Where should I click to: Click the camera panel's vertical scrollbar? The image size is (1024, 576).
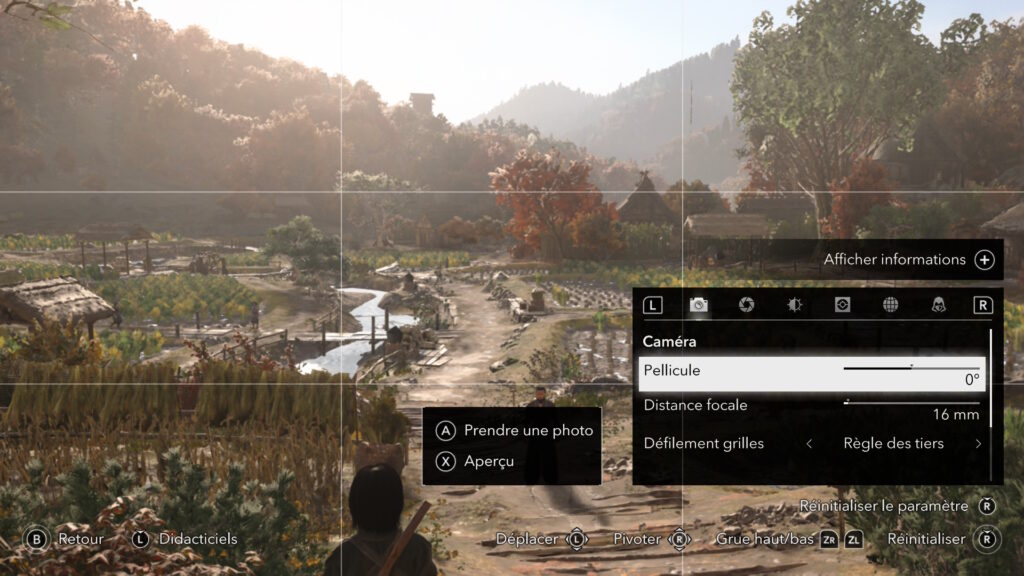point(991,400)
